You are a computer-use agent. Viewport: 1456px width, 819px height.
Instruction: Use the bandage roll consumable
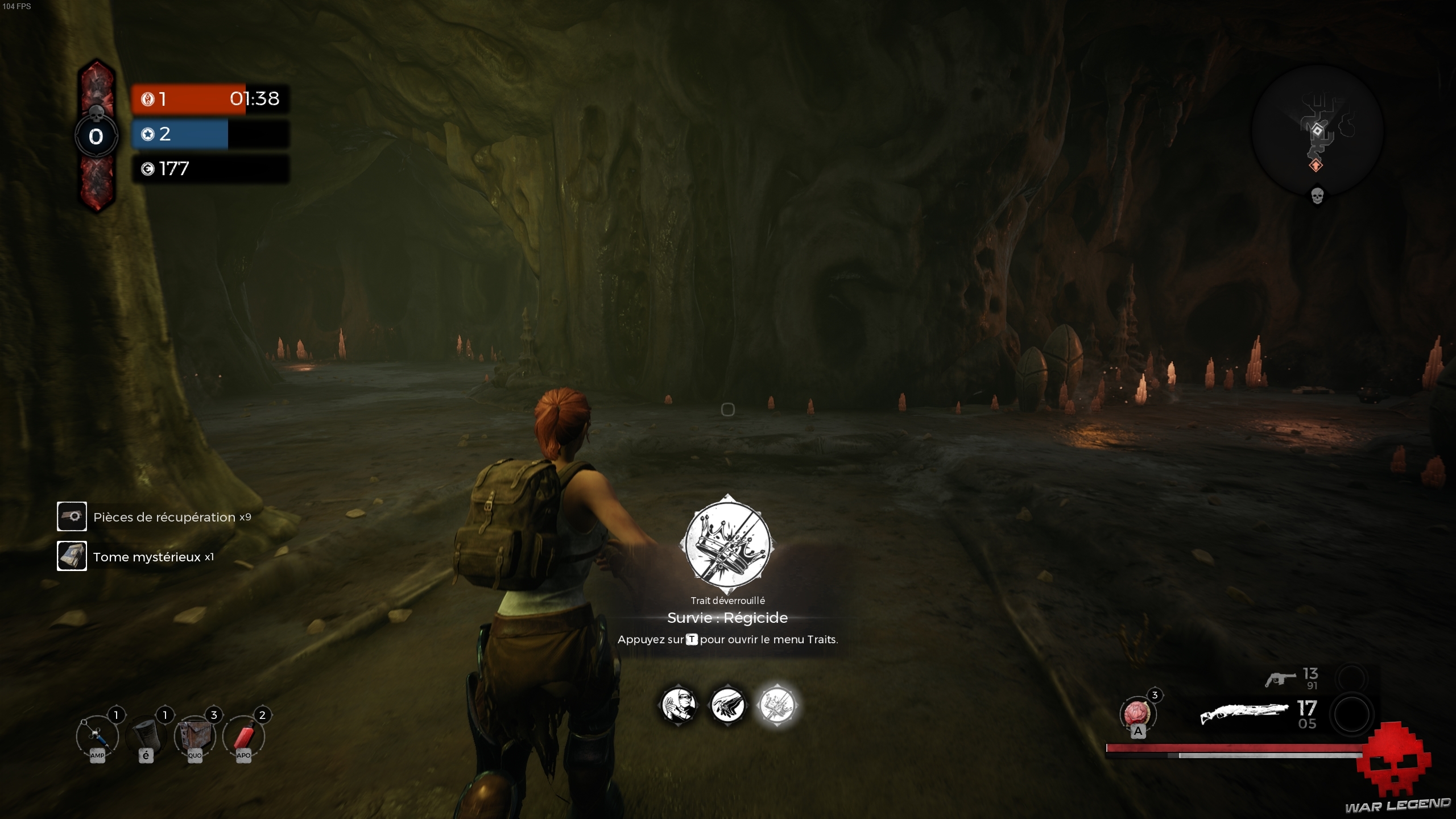pos(146,737)
